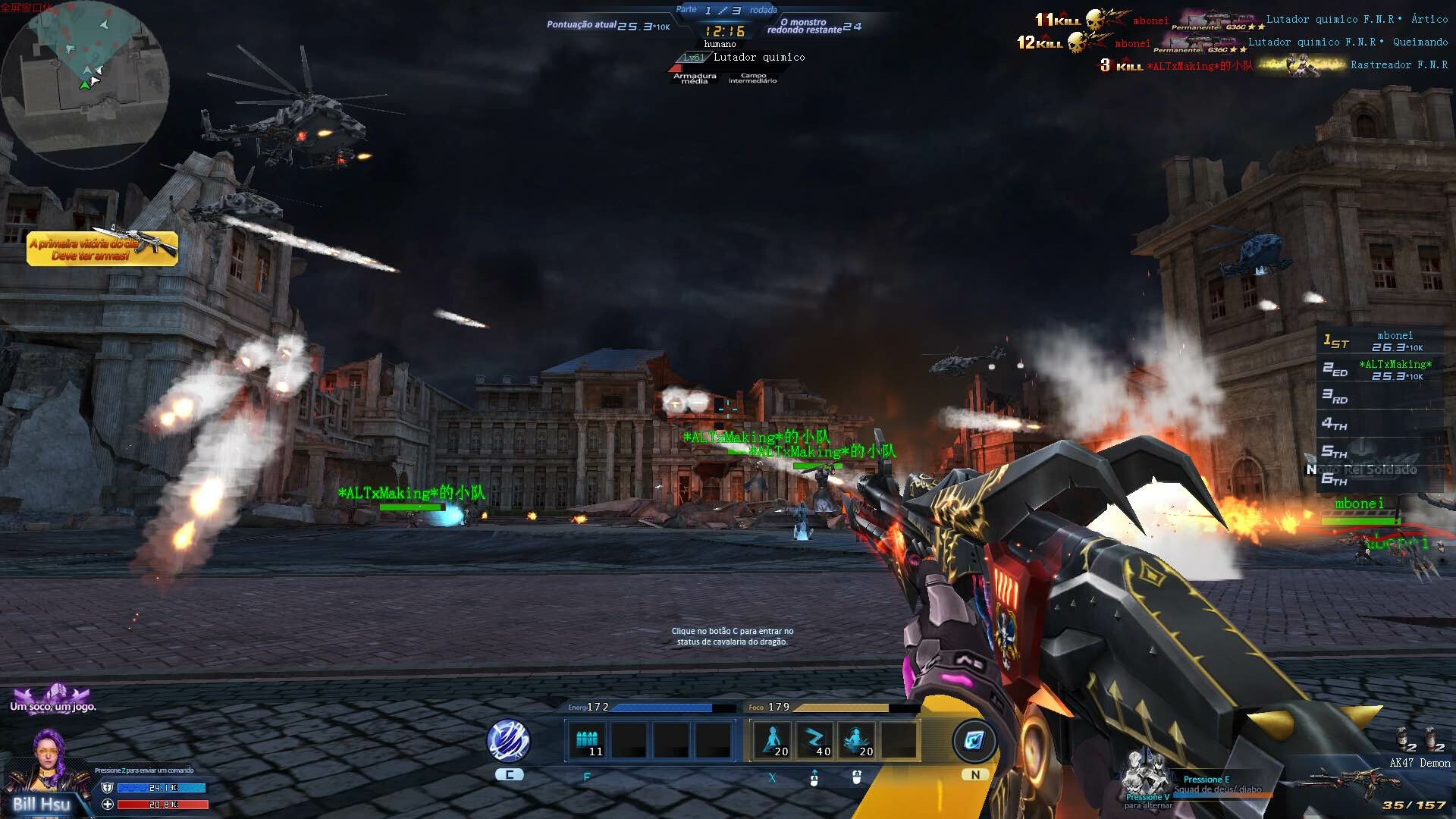
Task: Trigger the lightning dash skill costing 40
Action: pyautogui.click(x=817, y=739)
